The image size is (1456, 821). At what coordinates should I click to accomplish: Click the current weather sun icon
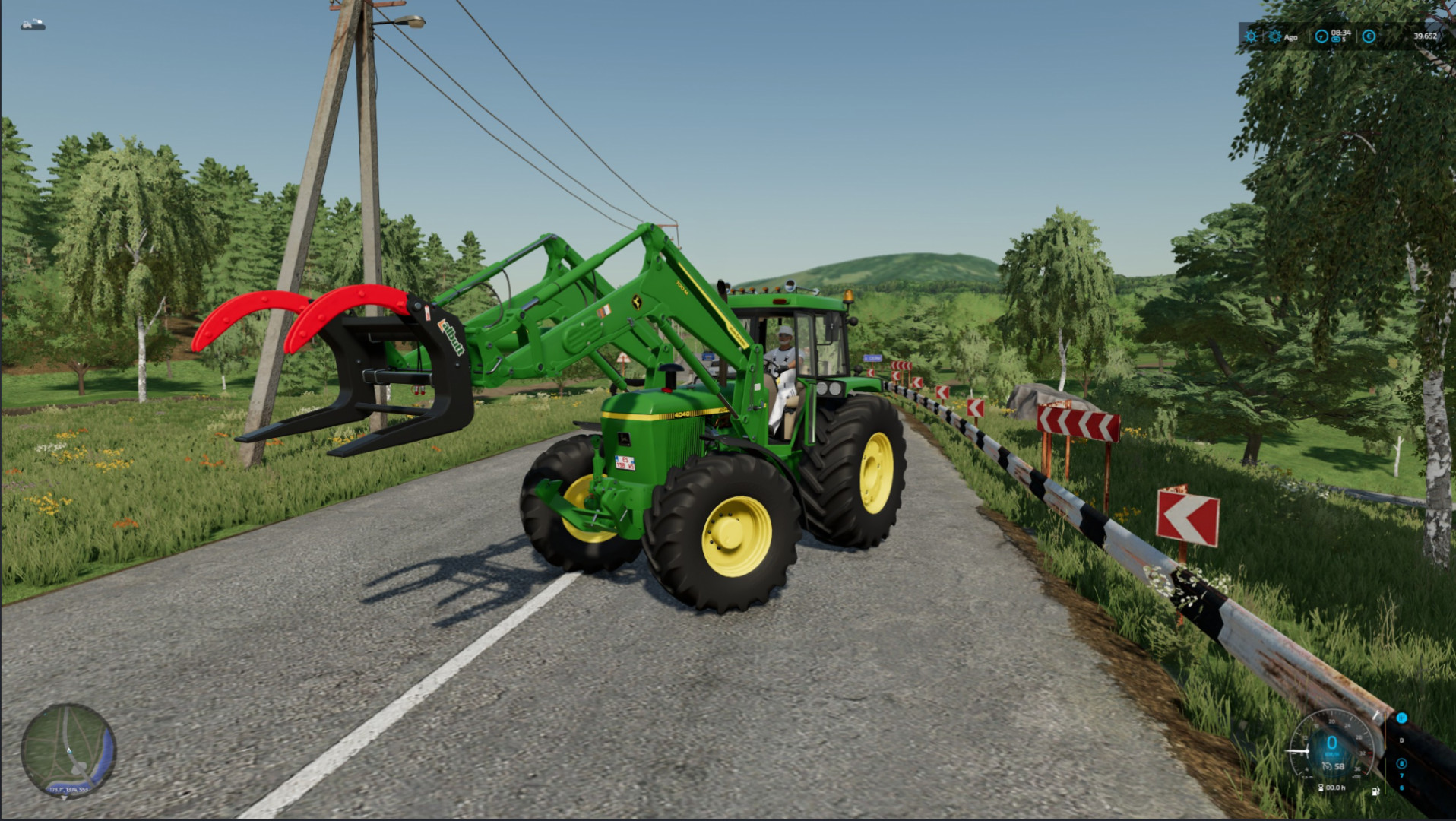pos(1251,36)
